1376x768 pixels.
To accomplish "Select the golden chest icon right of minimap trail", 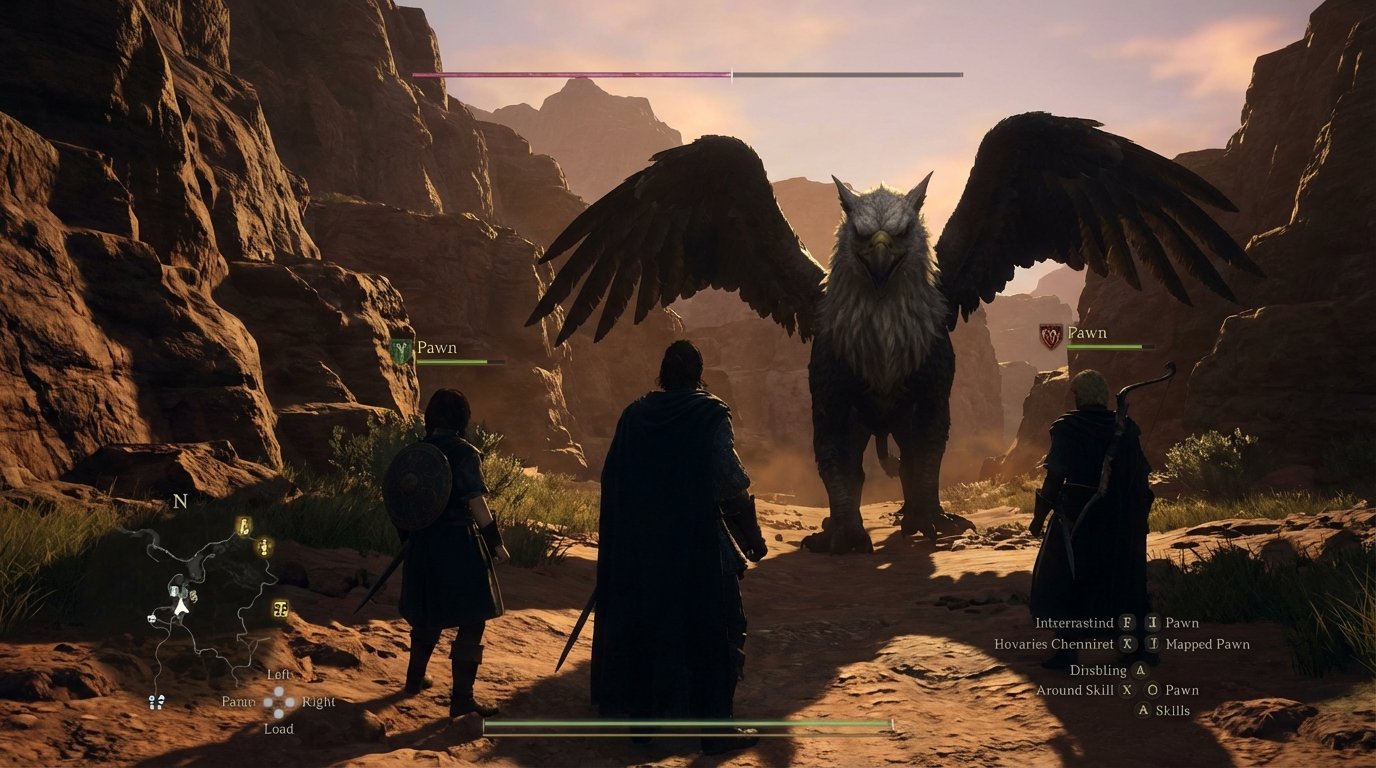I will click(280, 610).
